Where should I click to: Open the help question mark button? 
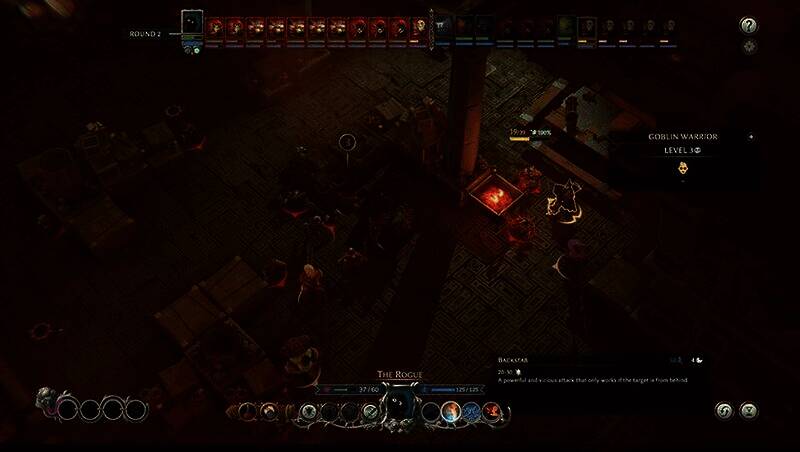(748, 25)
